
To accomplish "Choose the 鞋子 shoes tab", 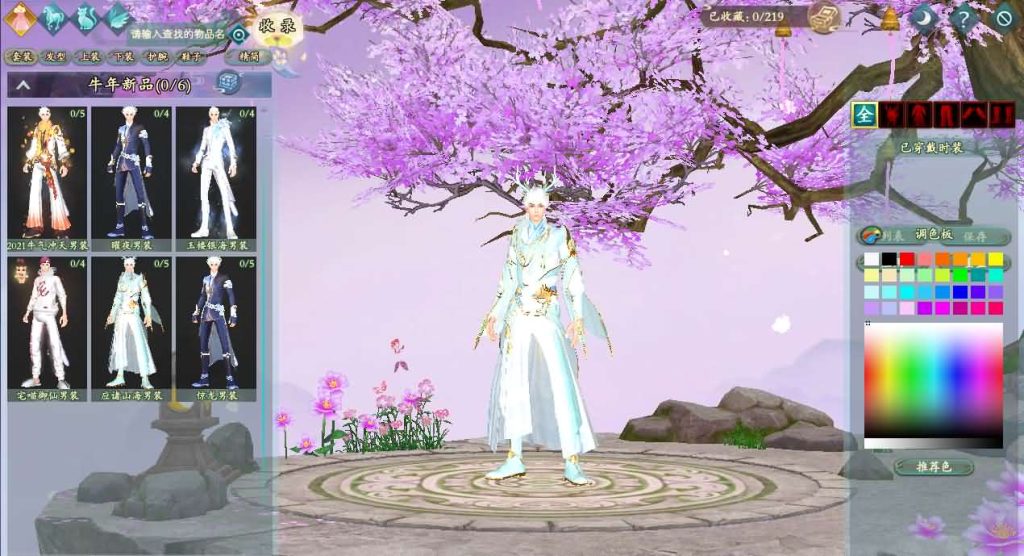I will [x=190, y=57].
